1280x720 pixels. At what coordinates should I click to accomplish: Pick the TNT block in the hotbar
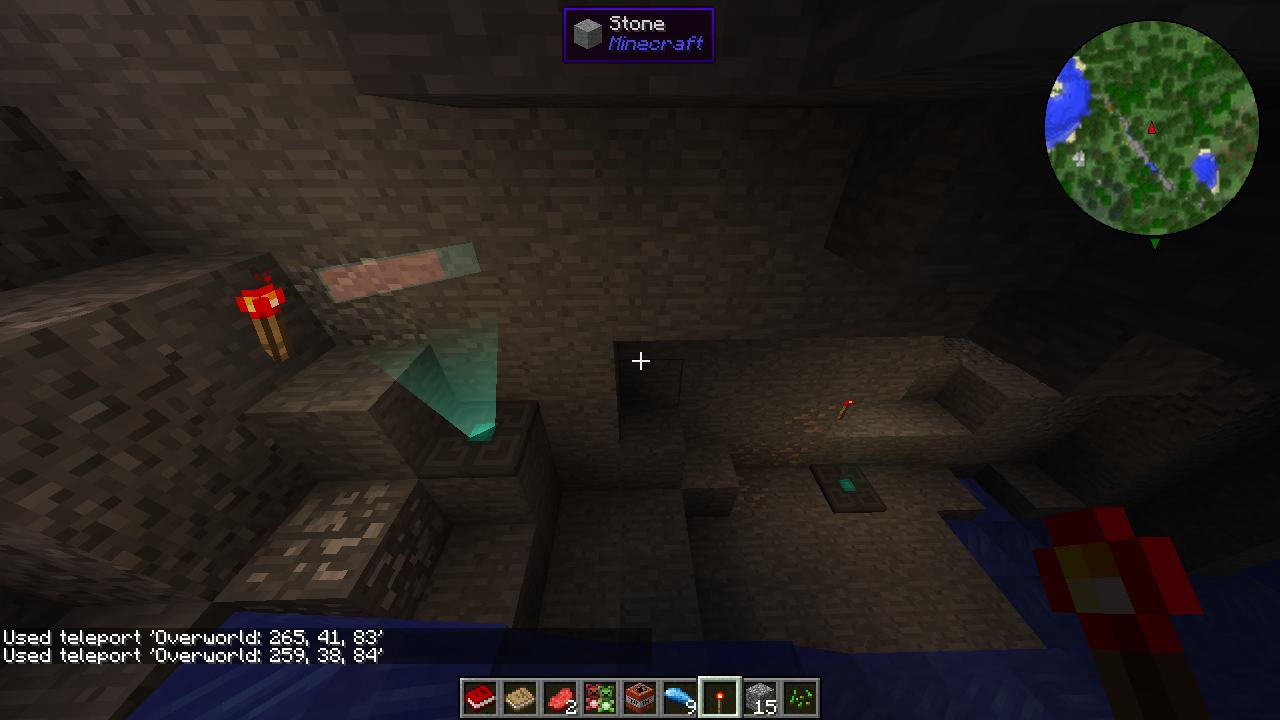(x=640, y=697)
